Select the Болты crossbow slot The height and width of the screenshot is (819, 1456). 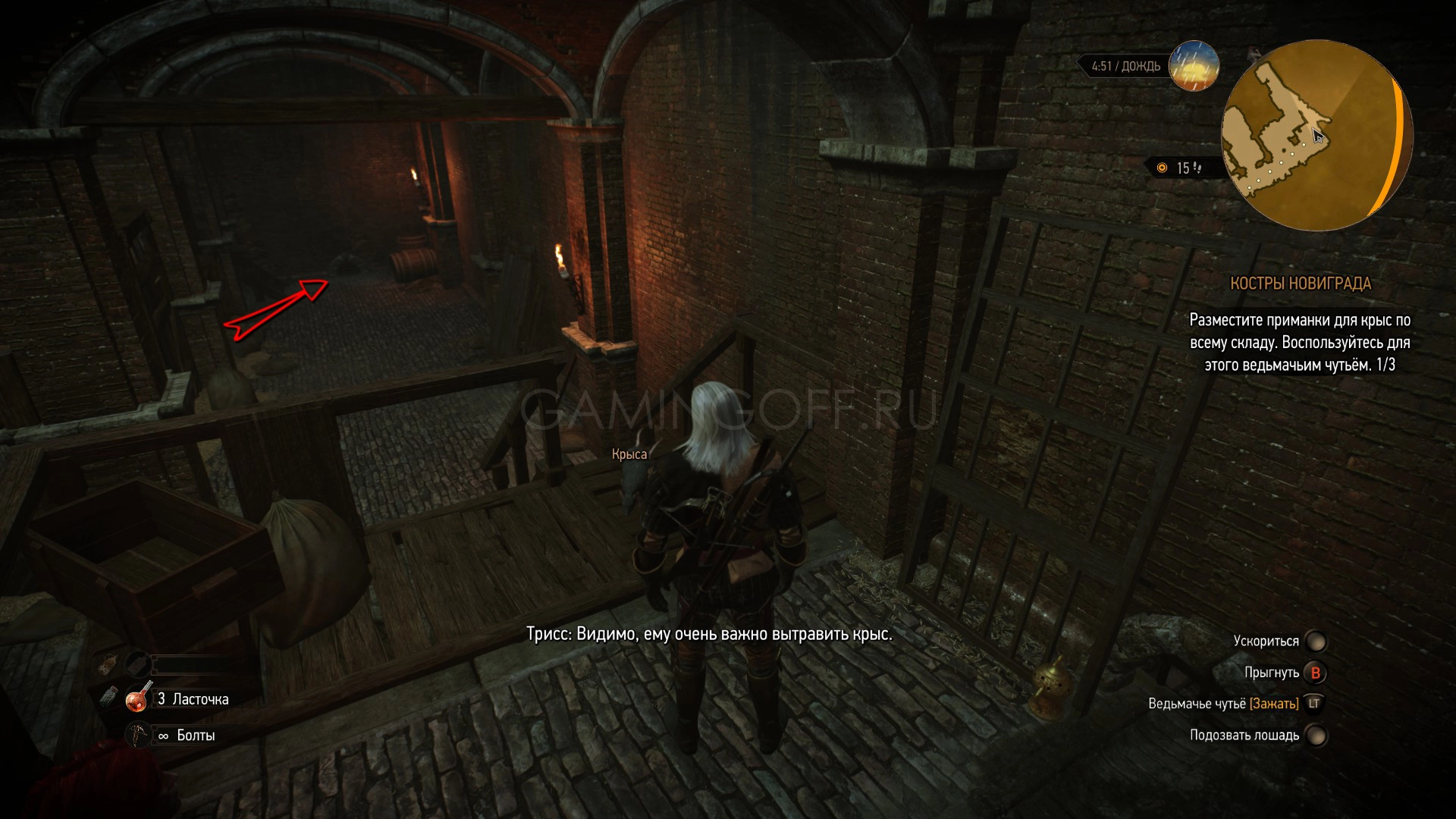(x=138, y=736)
